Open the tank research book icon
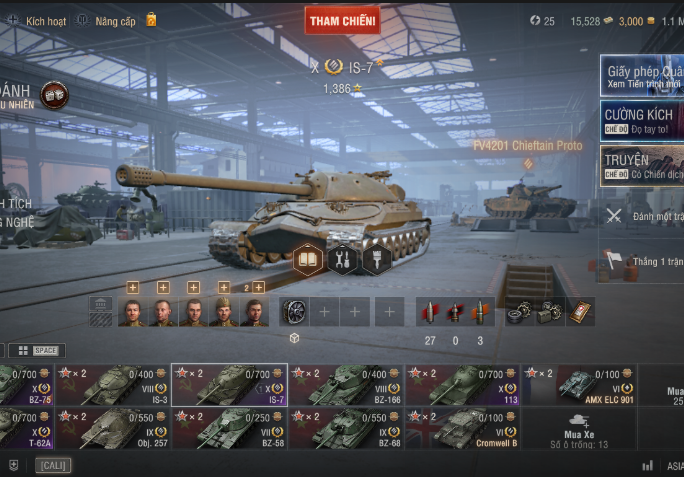Image resolution: width=684 pixels, height=477 pixels. click(308, 260)
